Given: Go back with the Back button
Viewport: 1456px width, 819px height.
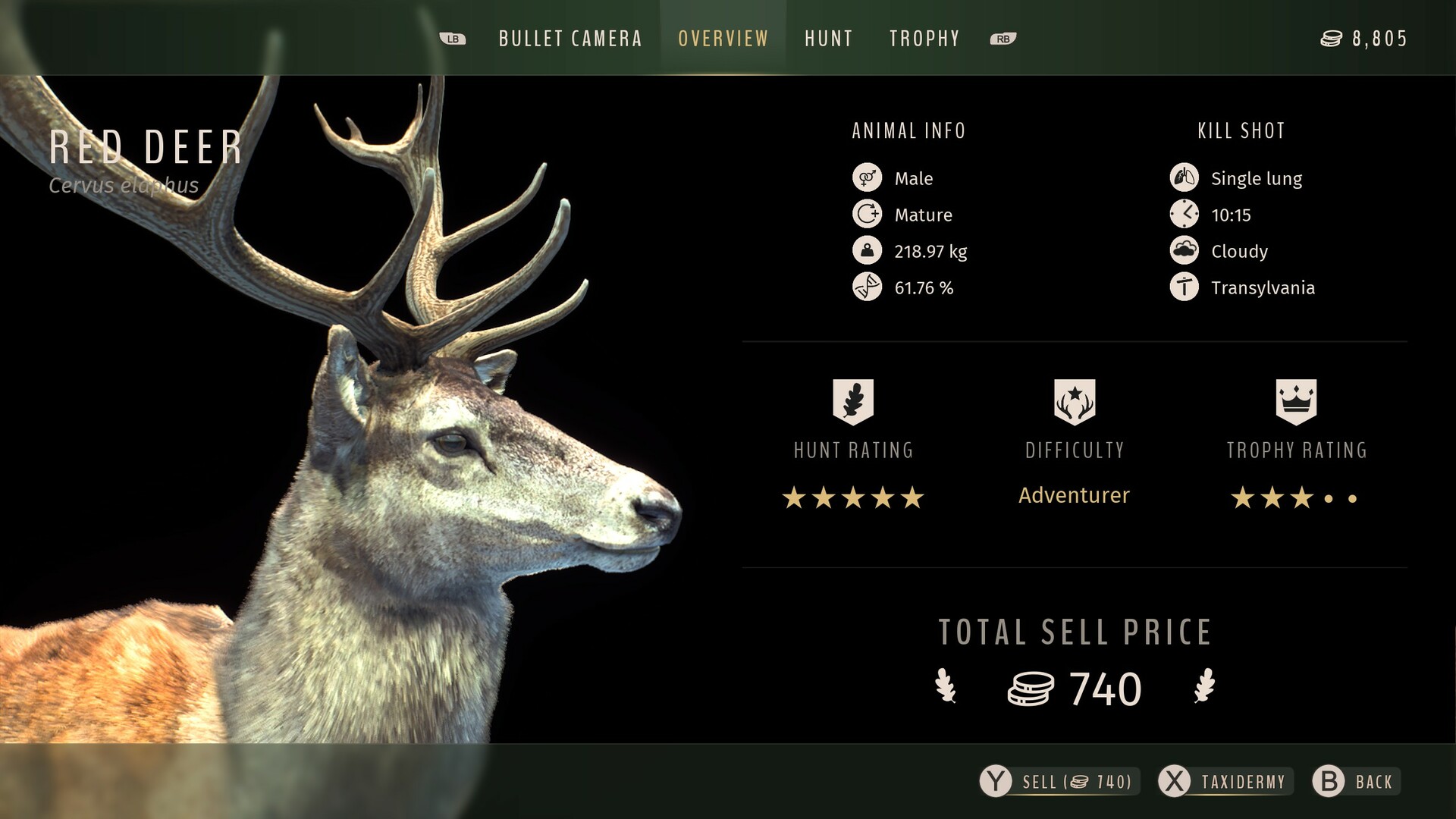Looking at the screenshot, I should coord(1357,782).
